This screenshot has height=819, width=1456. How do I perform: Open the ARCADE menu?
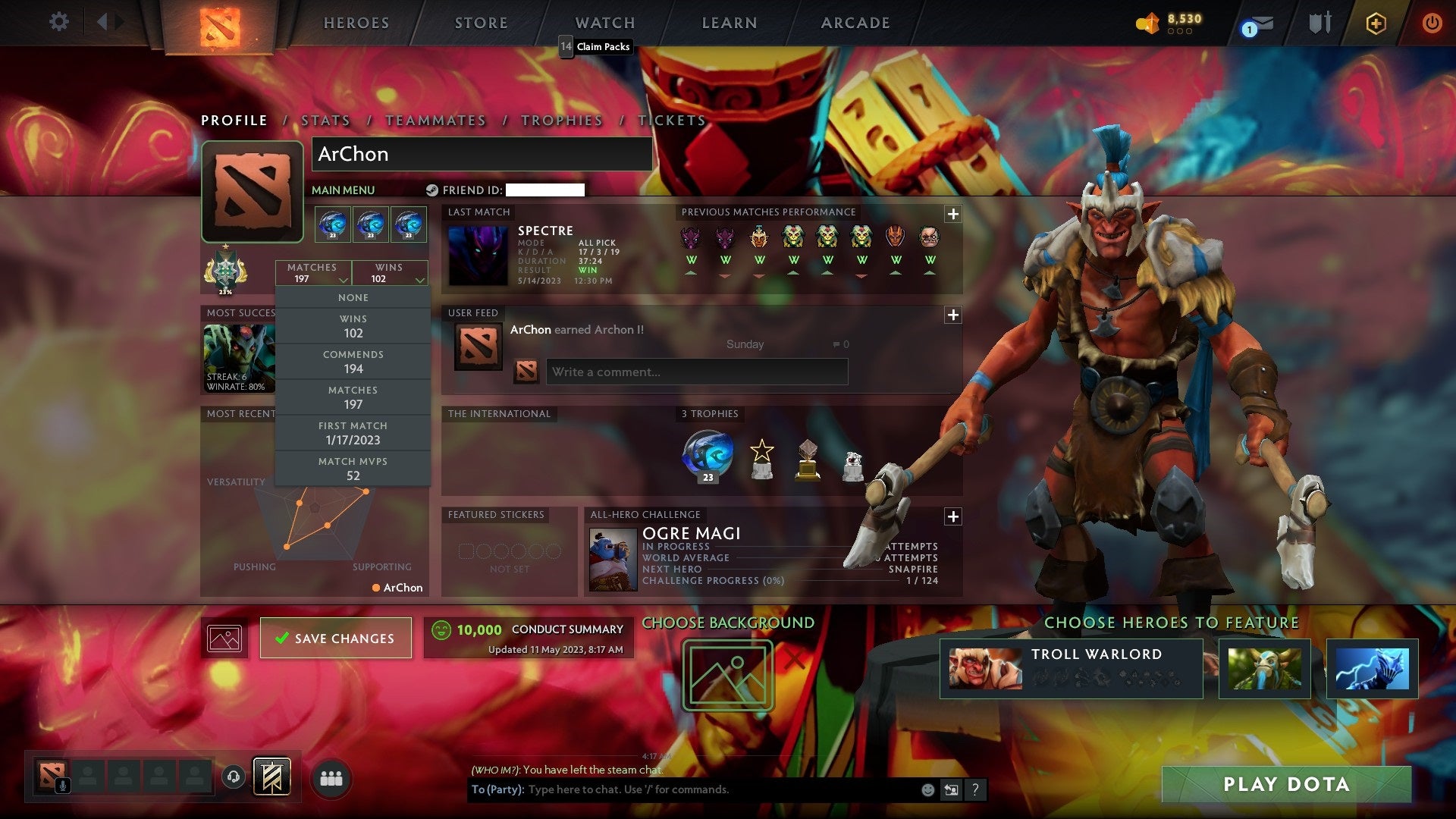855,23
